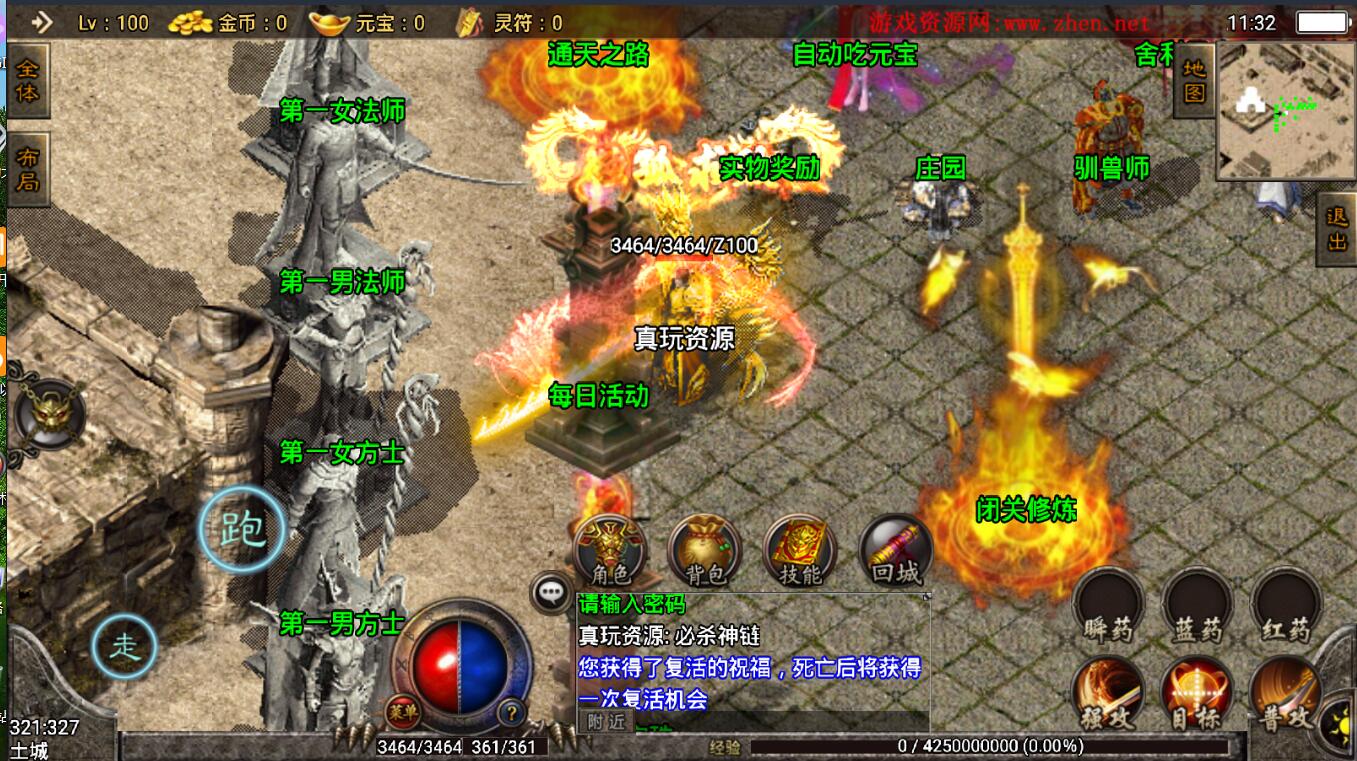
Task: Switch movement to 跑 run mode
Action: 241,529
